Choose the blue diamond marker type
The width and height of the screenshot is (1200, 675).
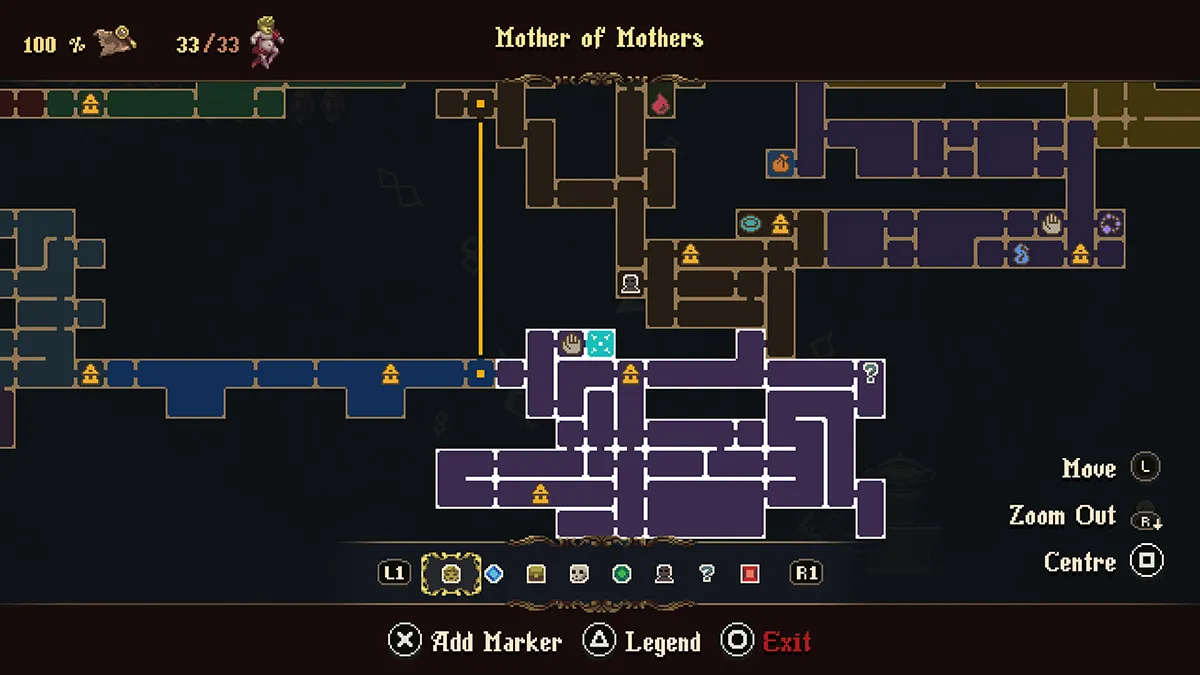pos(493,574)
